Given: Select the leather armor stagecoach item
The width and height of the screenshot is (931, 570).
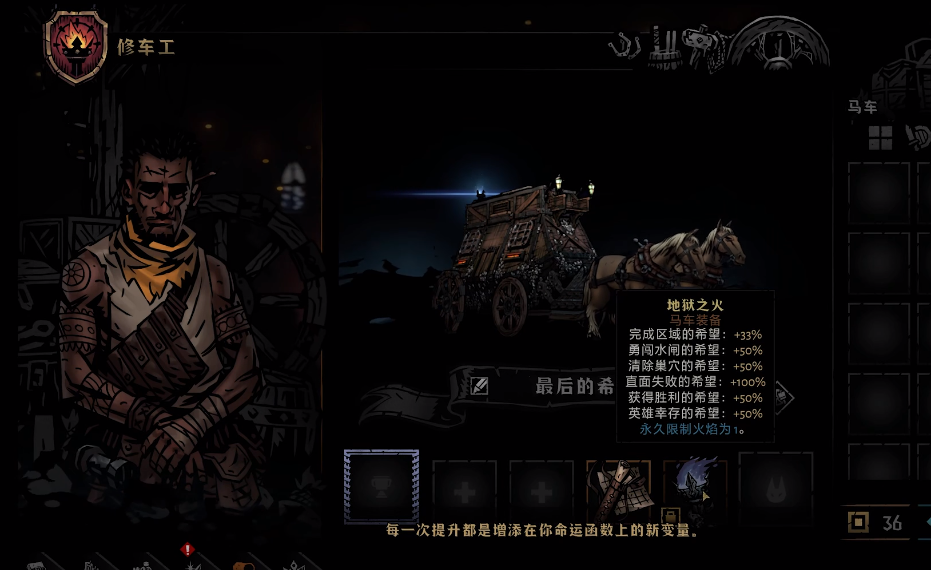Looking at the screenshot, I should click(x=618, y=487).
